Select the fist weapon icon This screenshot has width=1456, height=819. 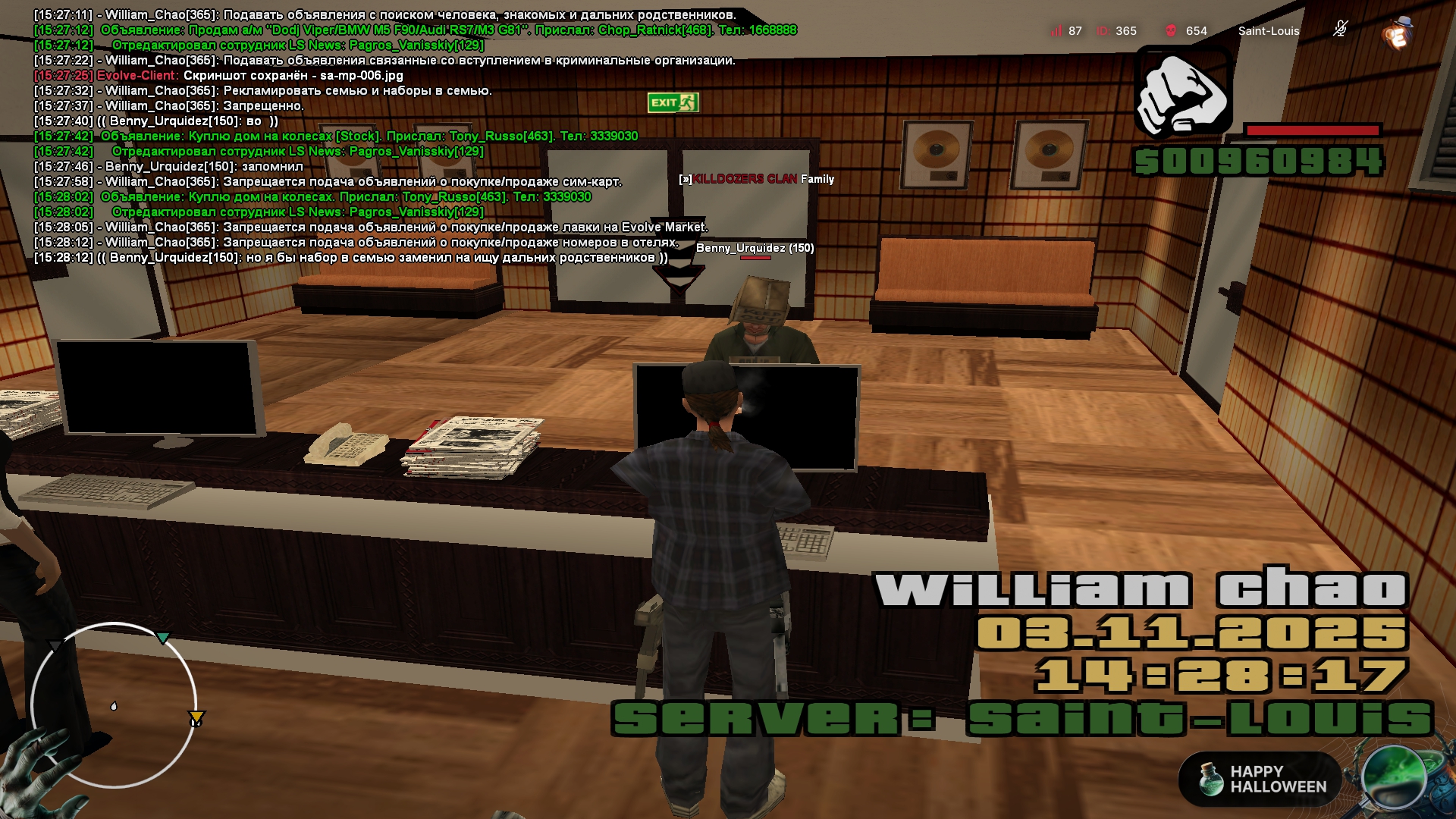tap(1182, 93)
